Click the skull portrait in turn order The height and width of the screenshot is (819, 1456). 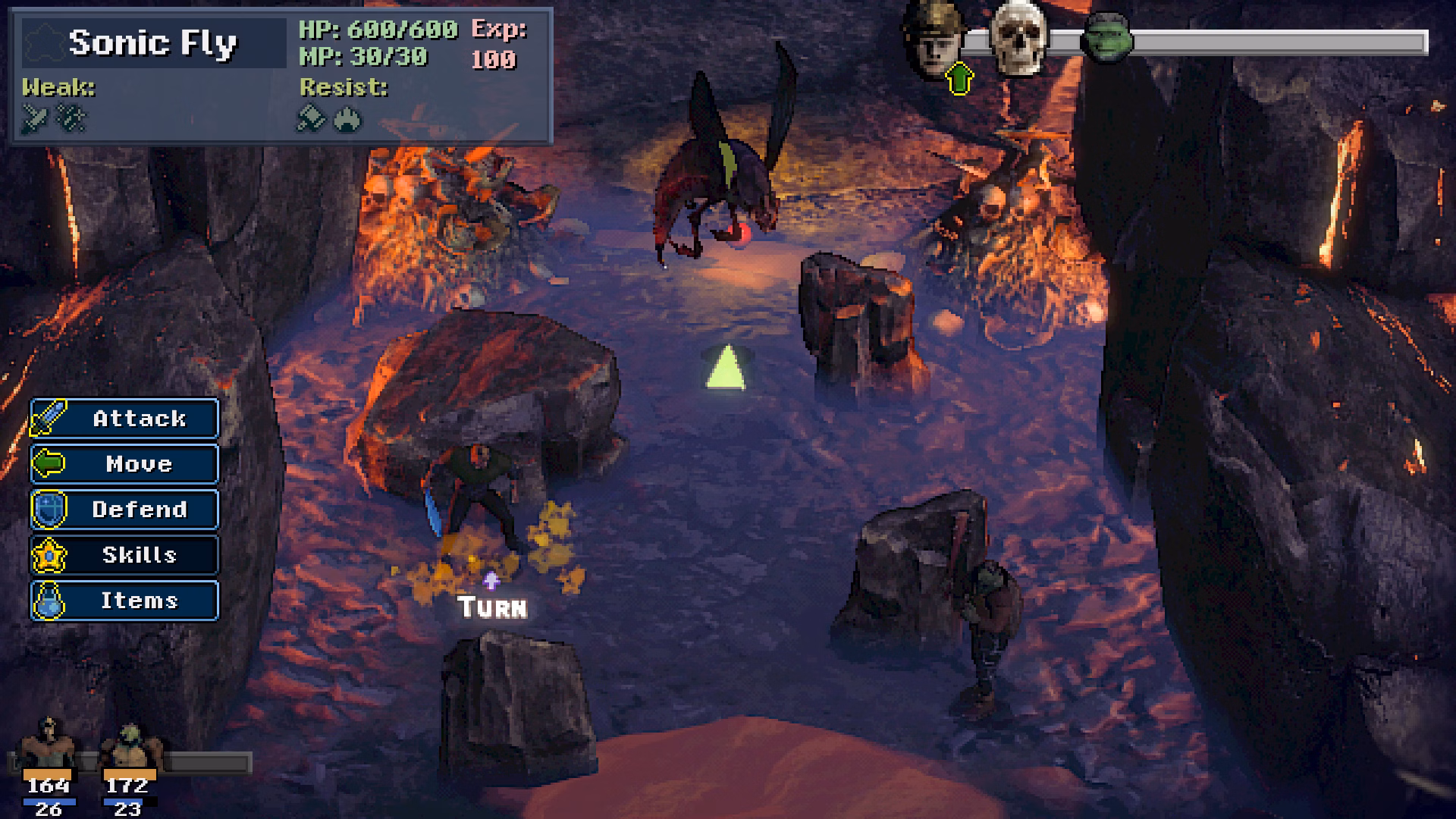point(1019,38)
